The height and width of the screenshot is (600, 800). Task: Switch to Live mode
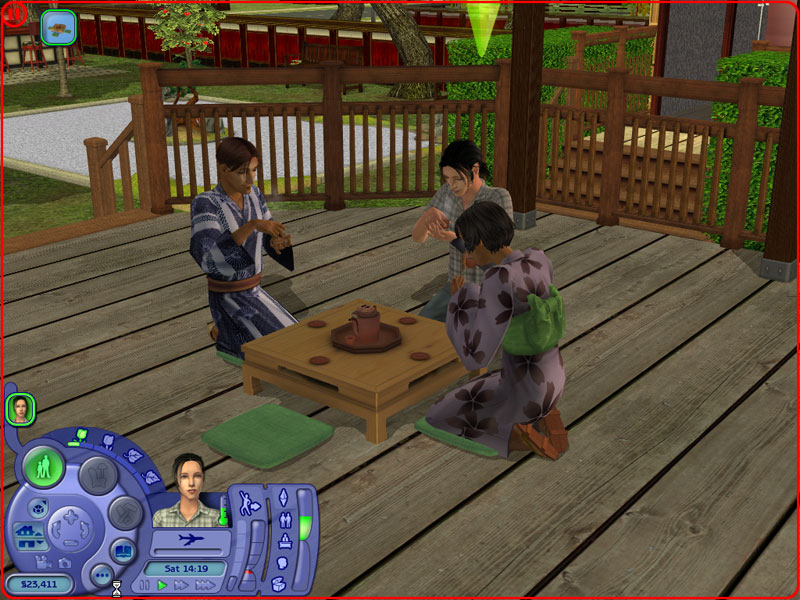(44, 468)
